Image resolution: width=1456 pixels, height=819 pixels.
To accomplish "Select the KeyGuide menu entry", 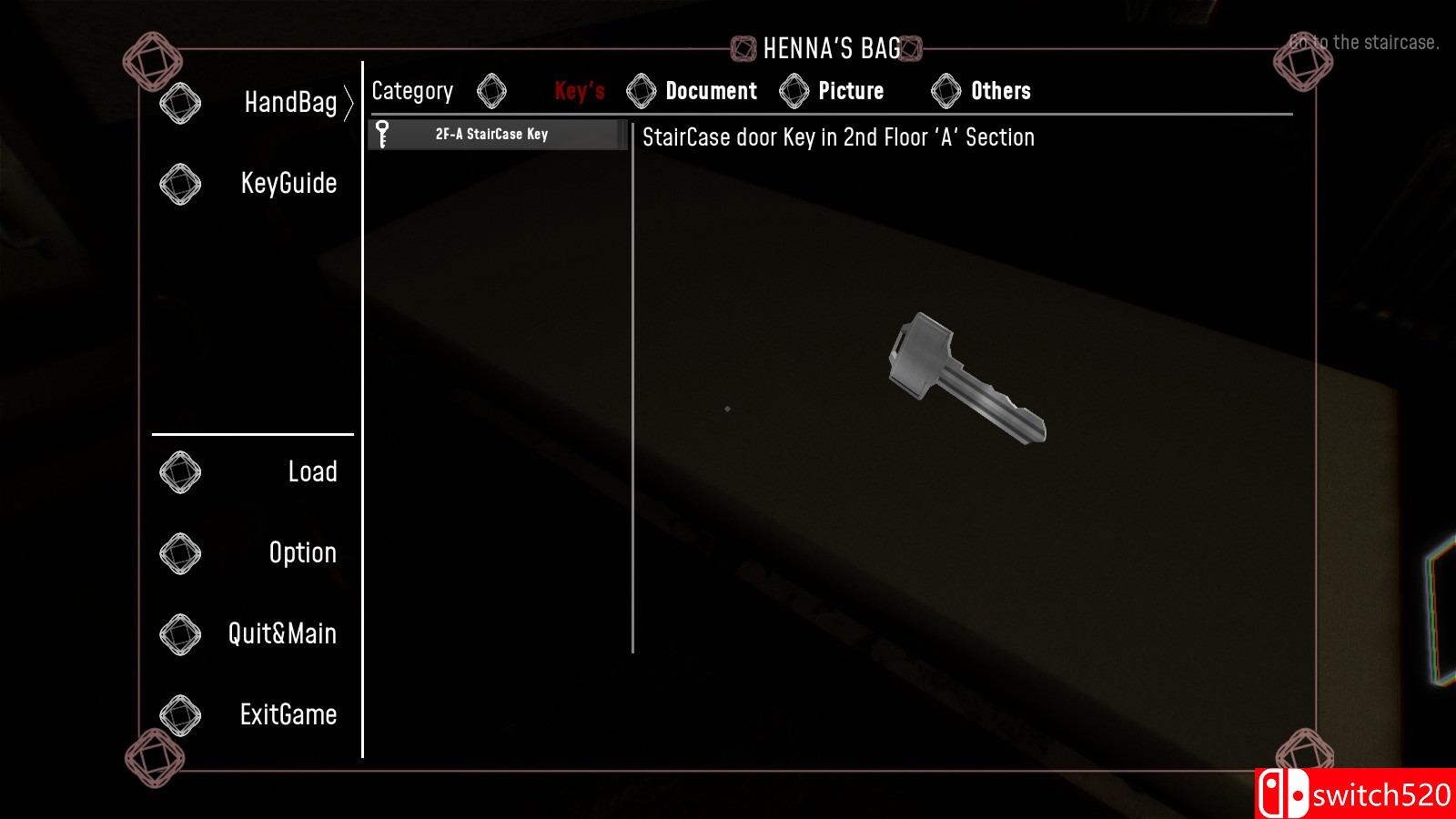I will pos(288,184).
